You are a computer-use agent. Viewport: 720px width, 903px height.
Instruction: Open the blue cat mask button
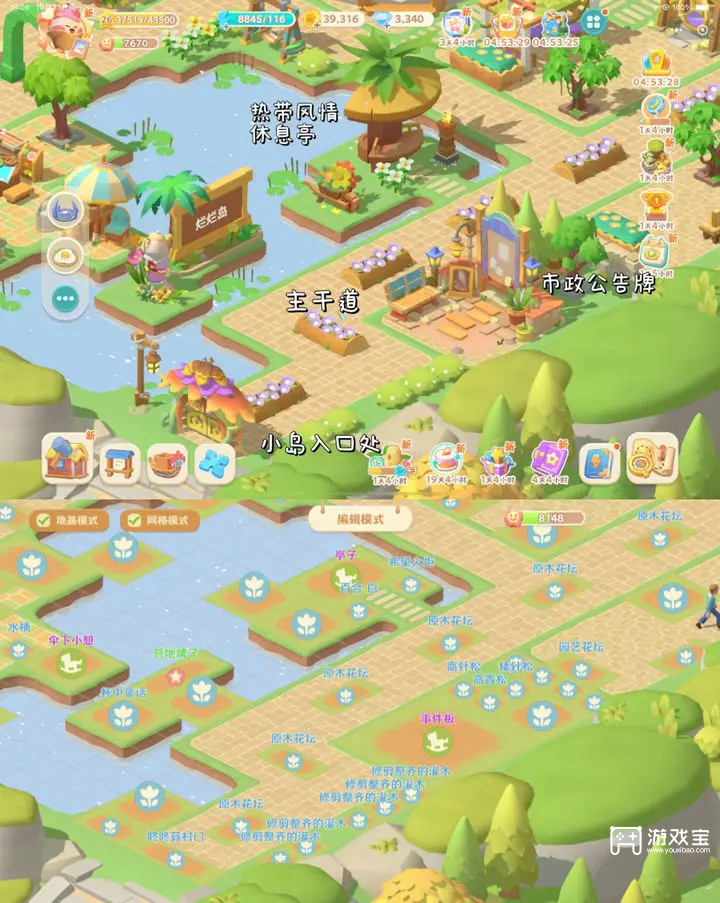coord(66,212)
